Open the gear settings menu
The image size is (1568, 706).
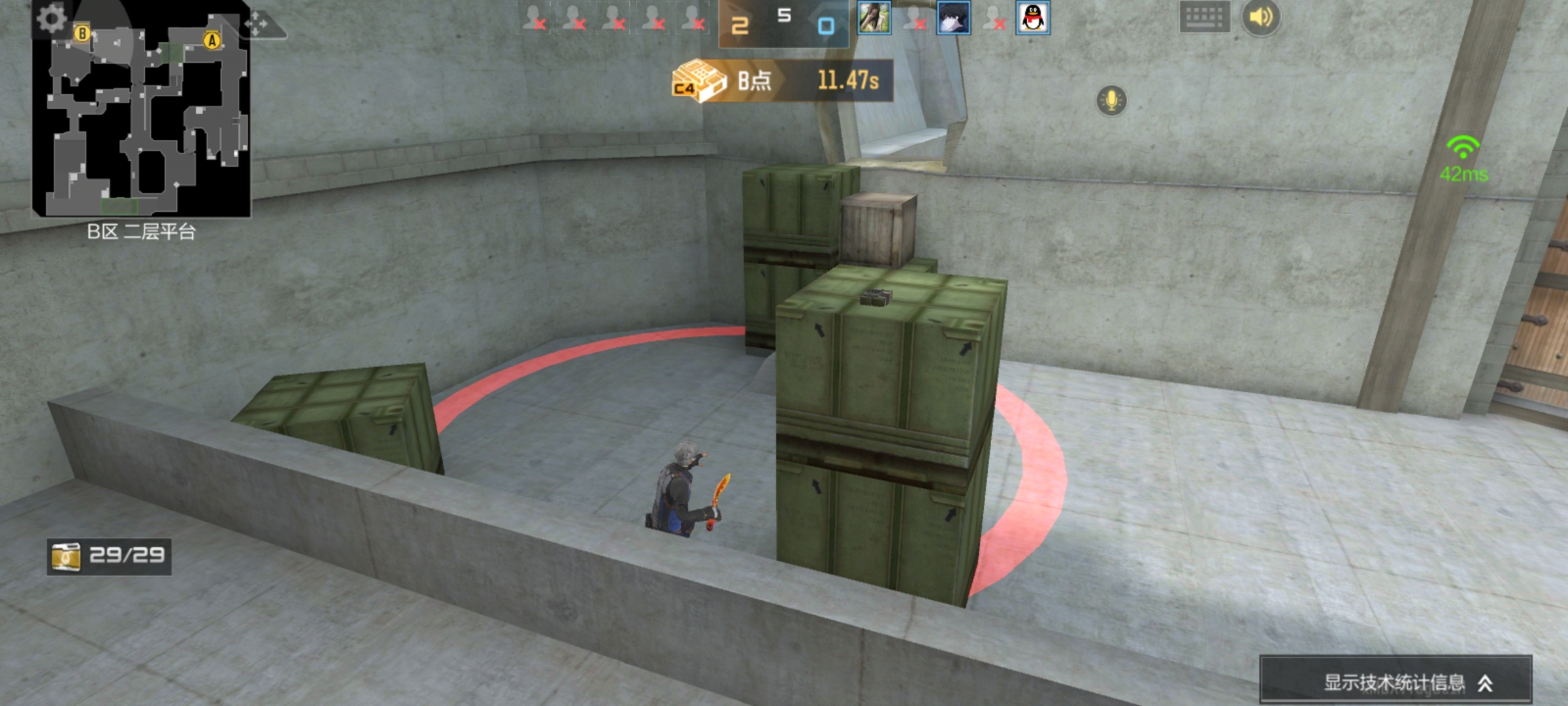(51, 18)
